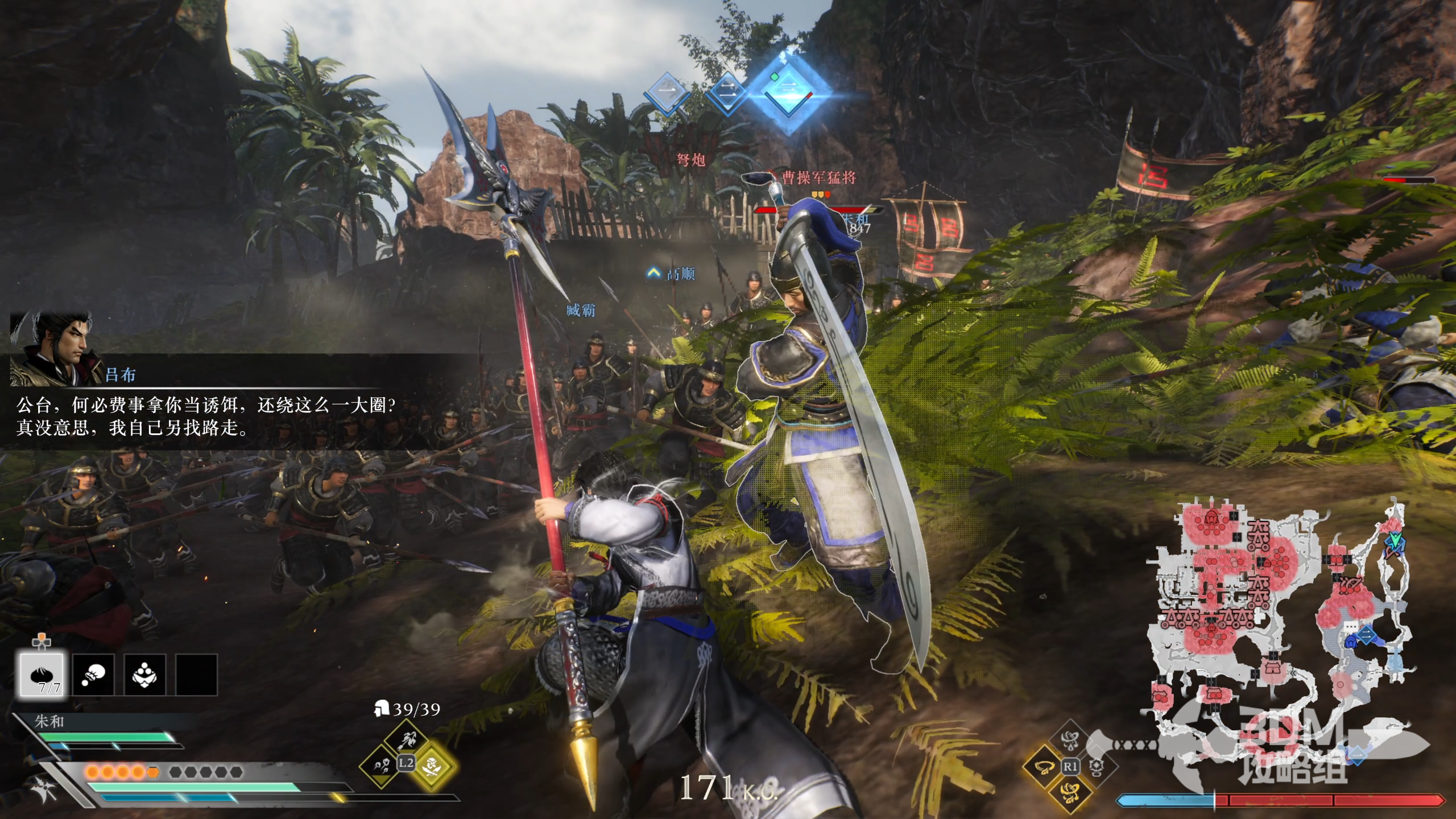Select the orb cluster item slot
Screen dimensions: 1456x819
144,675
